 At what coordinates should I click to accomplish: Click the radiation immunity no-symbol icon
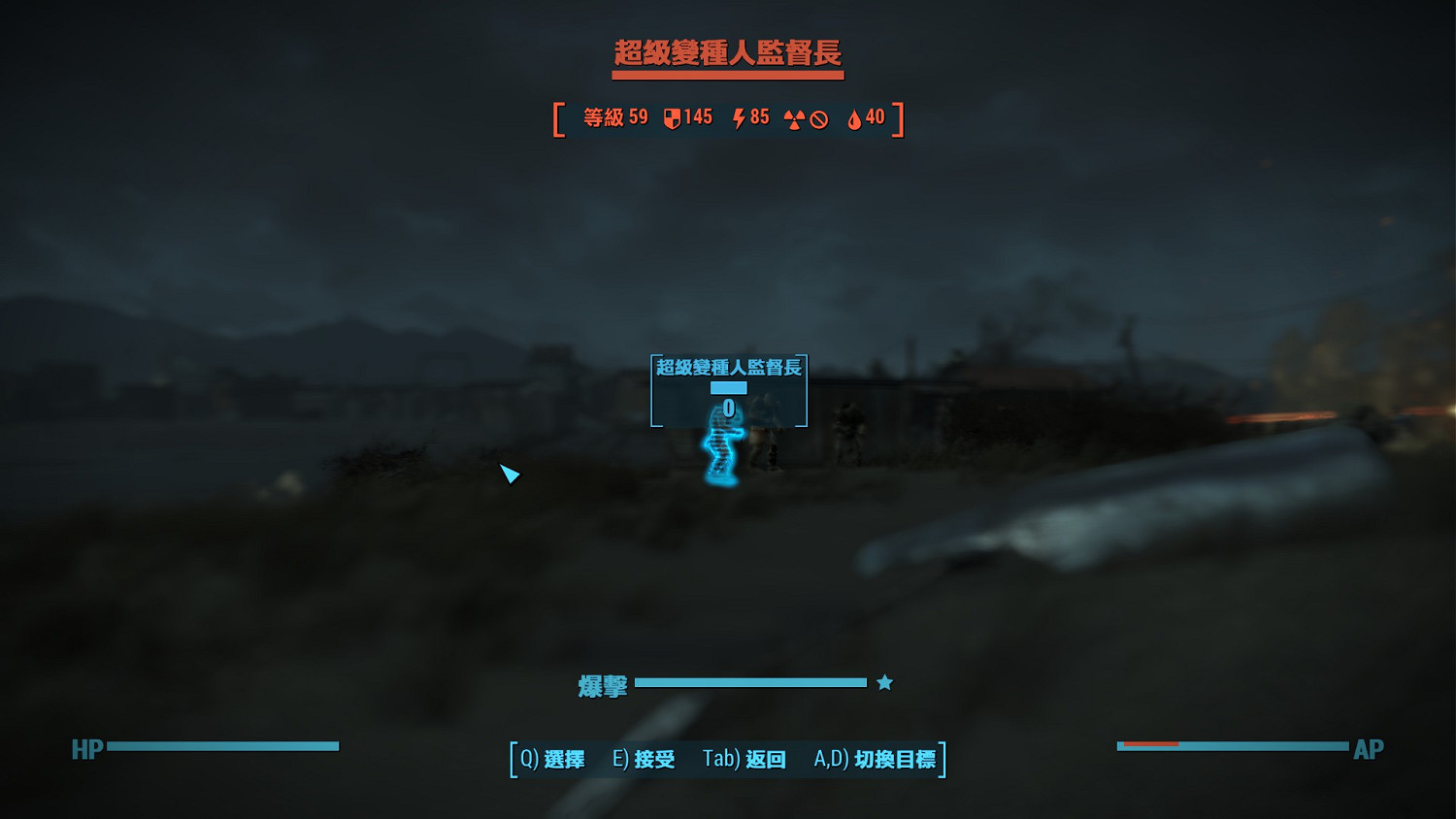(x=818, y=118)
